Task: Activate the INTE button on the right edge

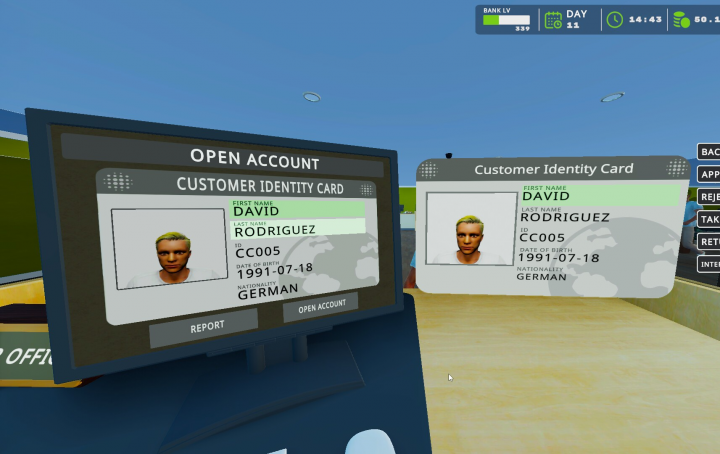Action: point(709,265)
